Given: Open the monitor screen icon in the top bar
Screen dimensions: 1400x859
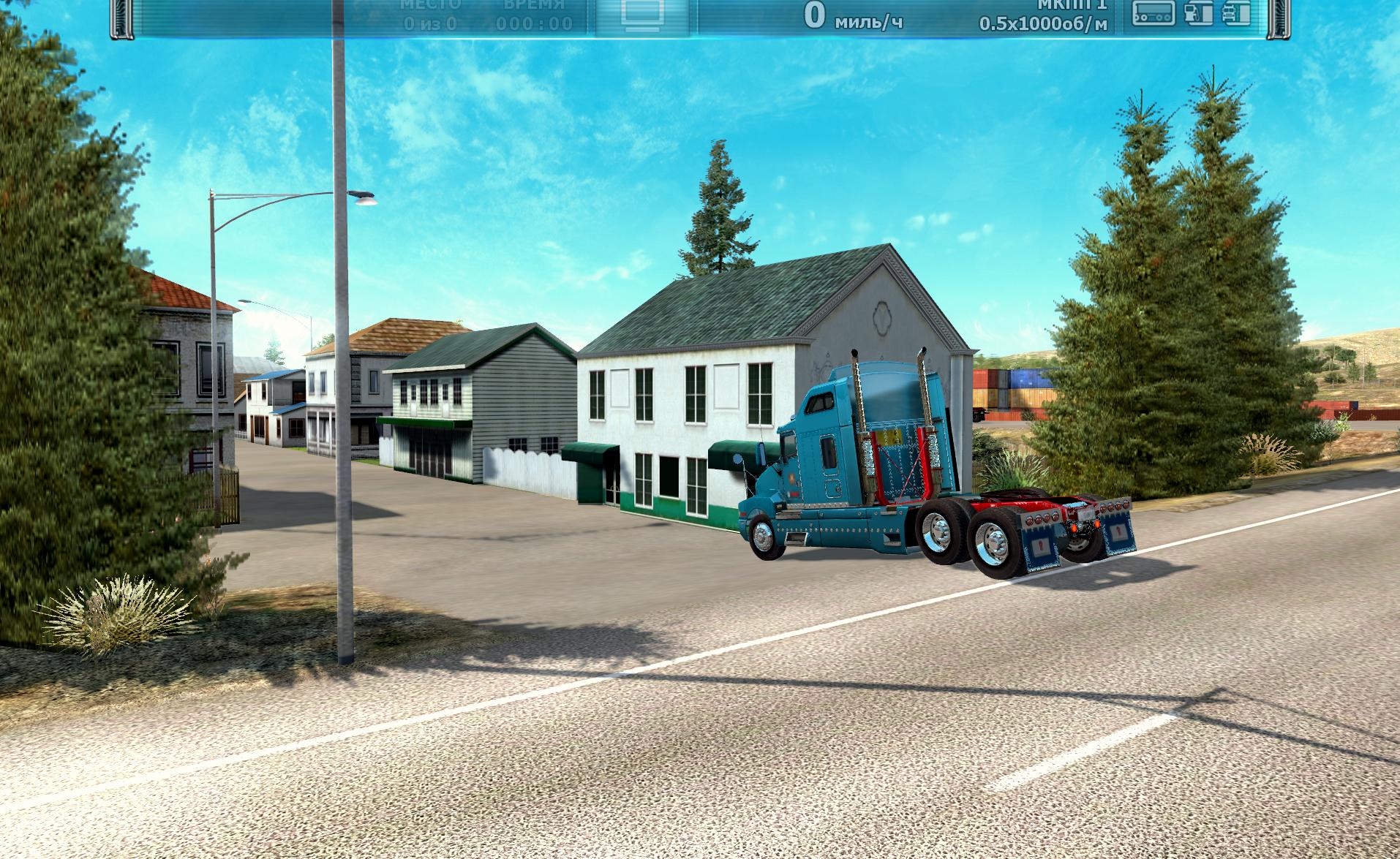Looking at the screenshot, I should [643, 15].
